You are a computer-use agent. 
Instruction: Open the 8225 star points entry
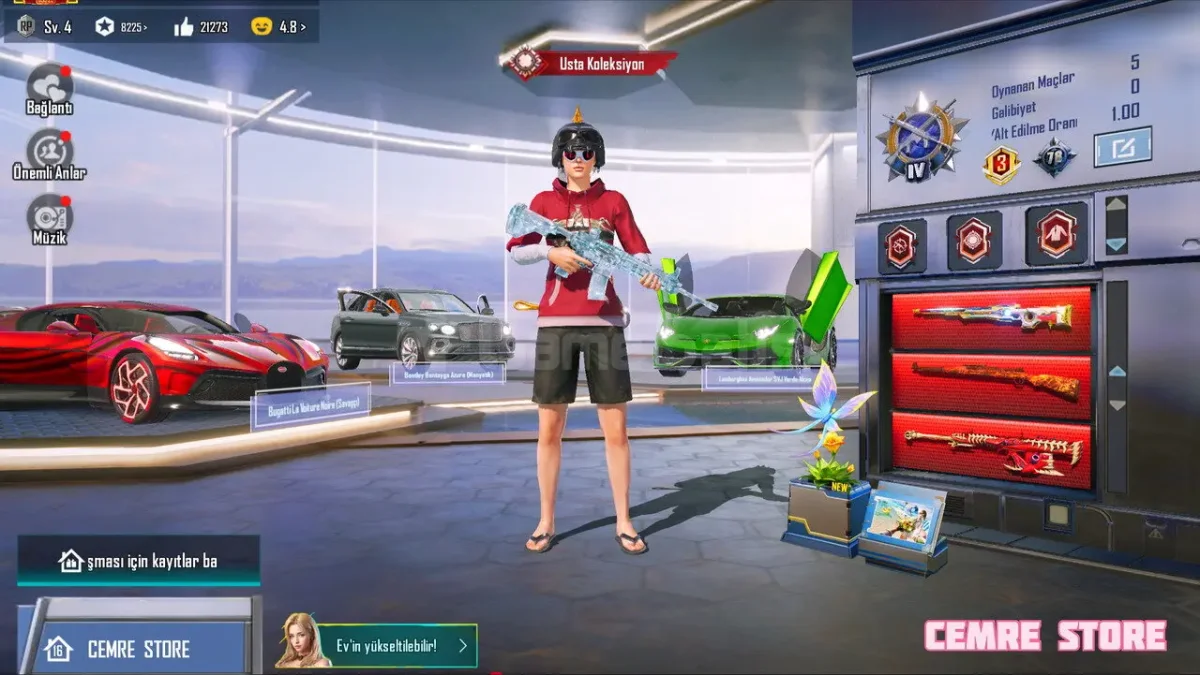[x=121, y=27]
